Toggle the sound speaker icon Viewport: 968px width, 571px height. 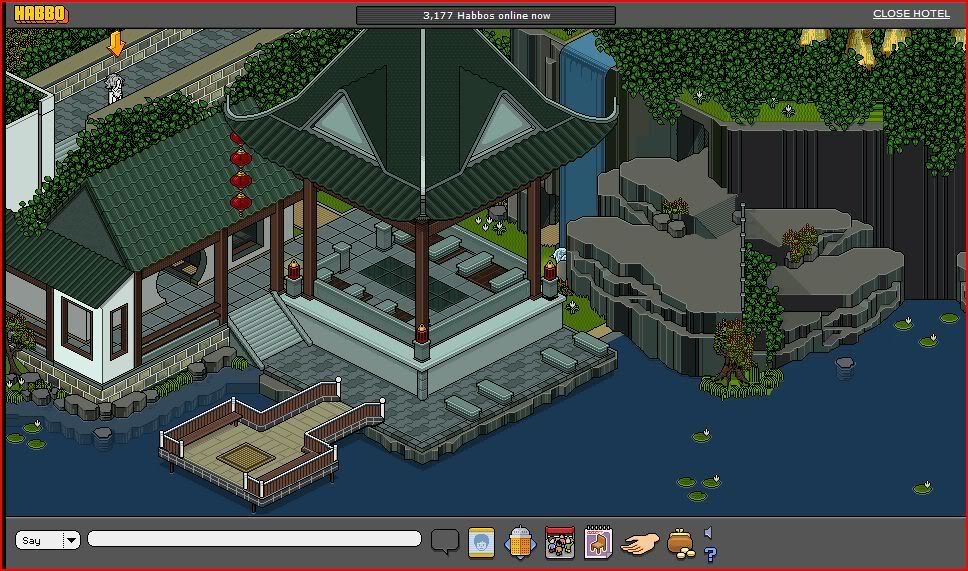pyautogui.click(x=708, y=533)
